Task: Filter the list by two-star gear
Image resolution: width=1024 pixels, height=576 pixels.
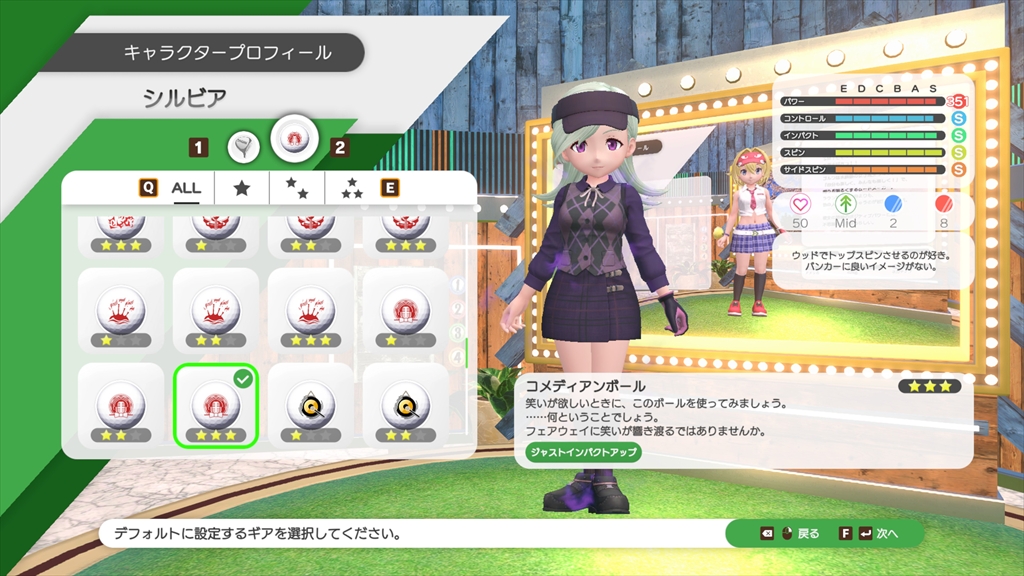Action: [x=296, y=187]
